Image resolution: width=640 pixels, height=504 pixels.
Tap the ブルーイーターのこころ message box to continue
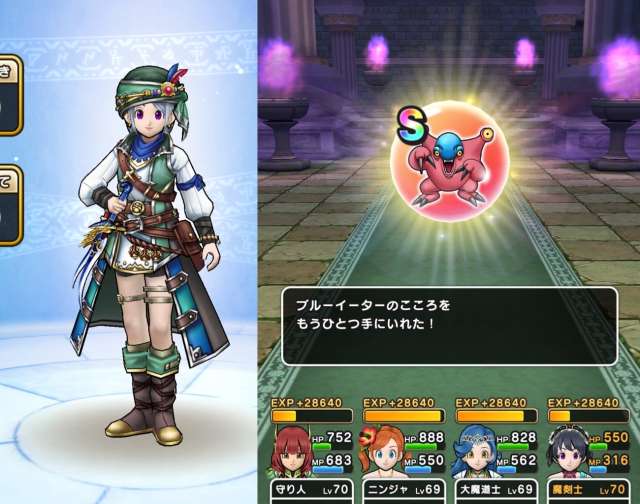448,325
